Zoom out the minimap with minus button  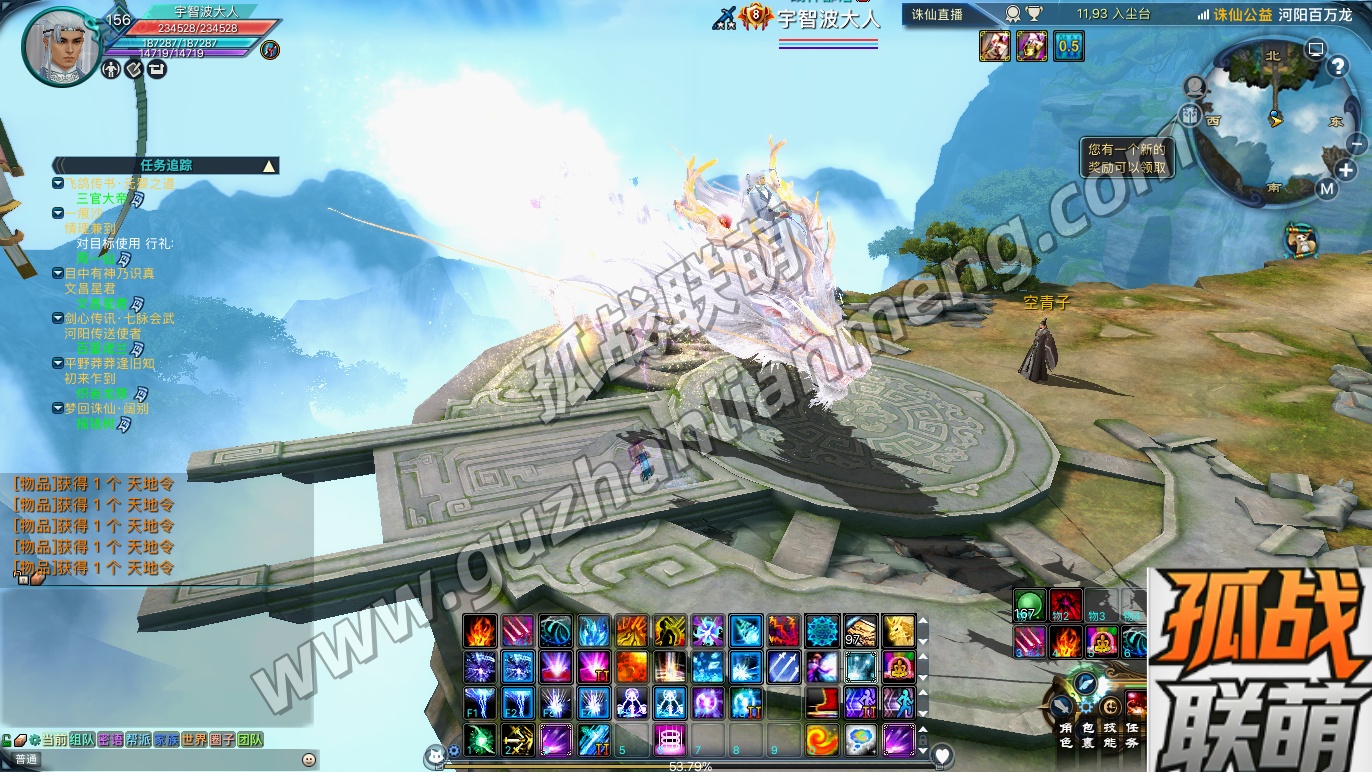pyautogui.click(x=1357, y=144)
